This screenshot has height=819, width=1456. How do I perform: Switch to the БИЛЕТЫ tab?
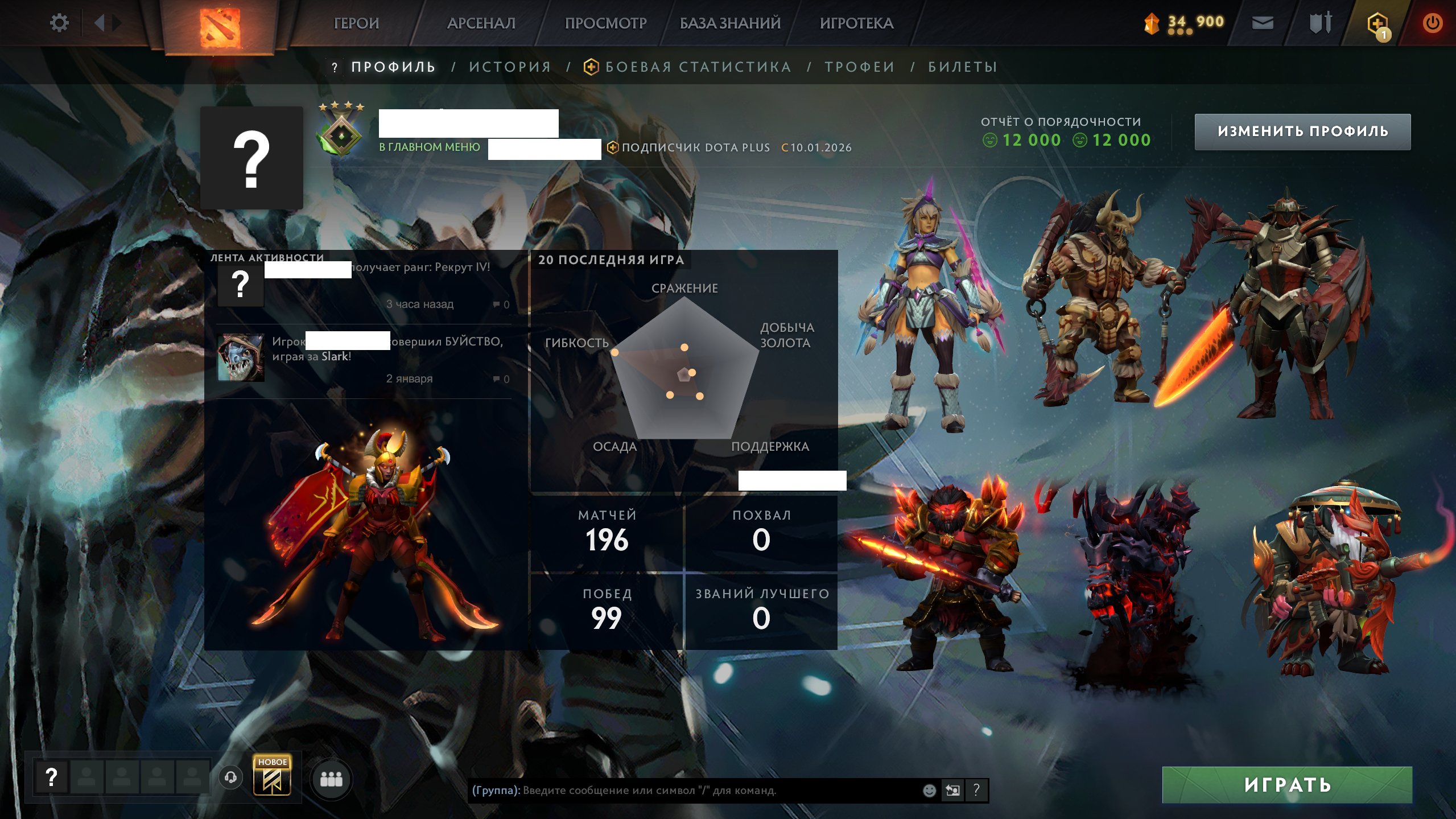click(963, 67)
